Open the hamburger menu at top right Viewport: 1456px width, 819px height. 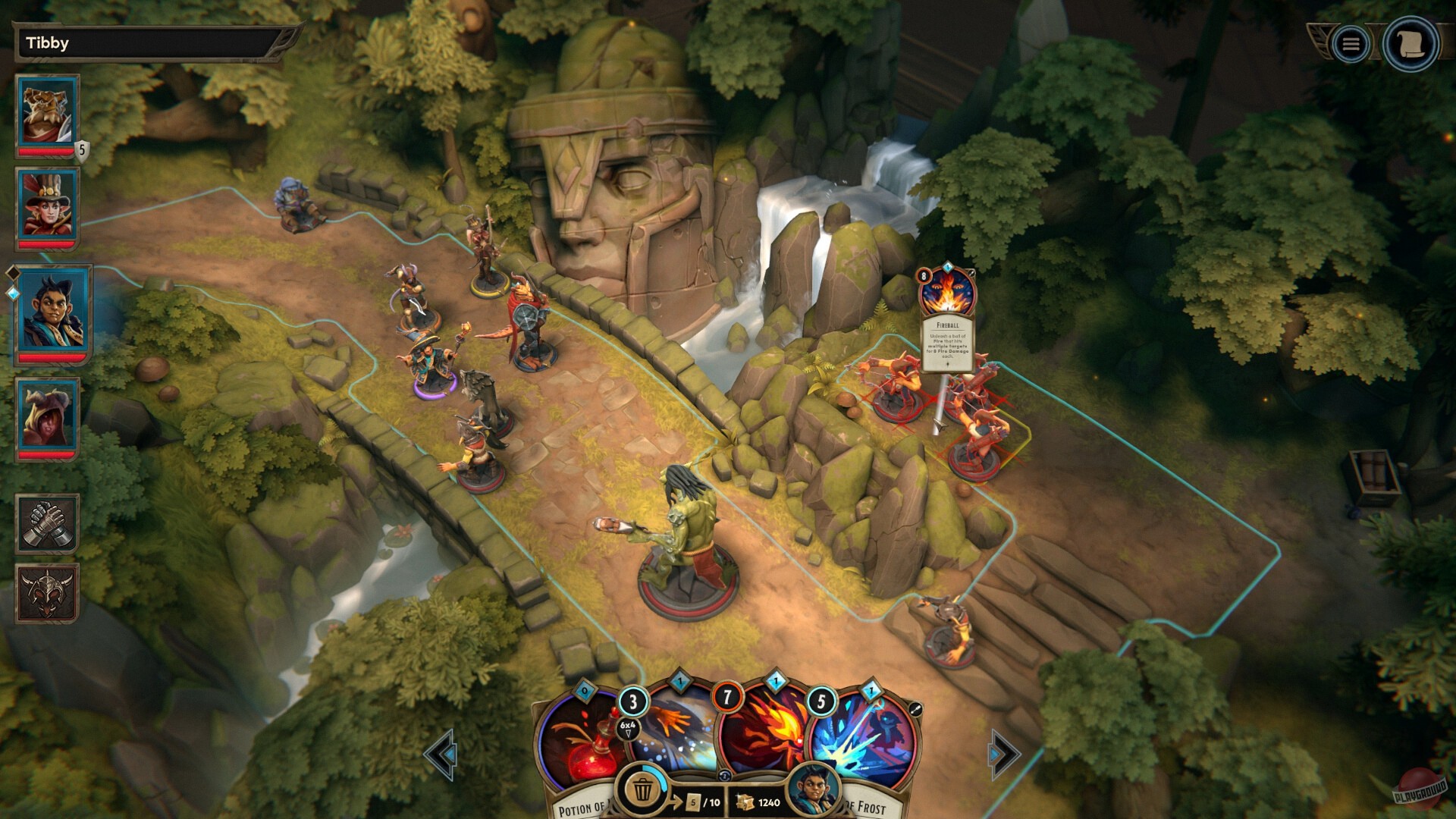[x=1349, y=43]
